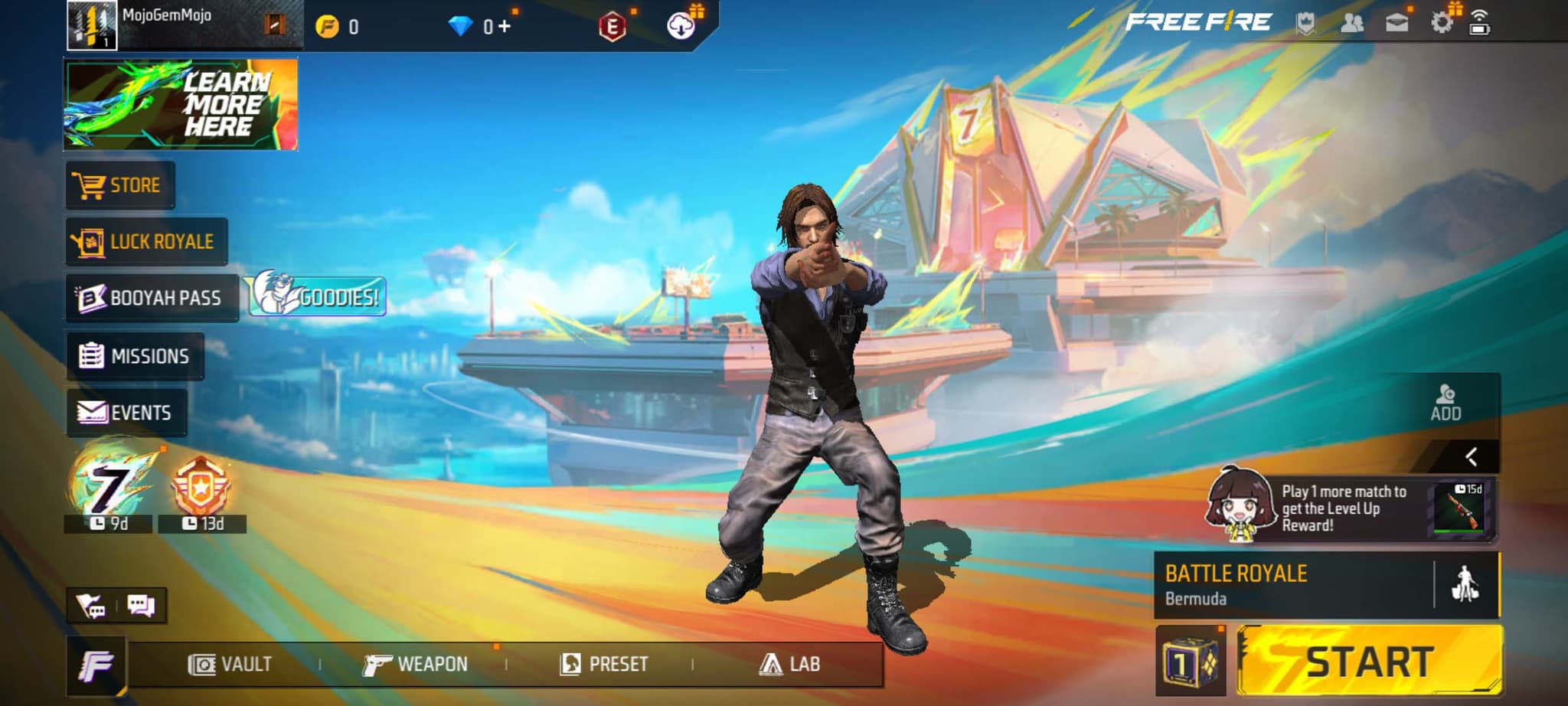
Task: Open the Booyah Pass
Action: (x=152, y=298)
